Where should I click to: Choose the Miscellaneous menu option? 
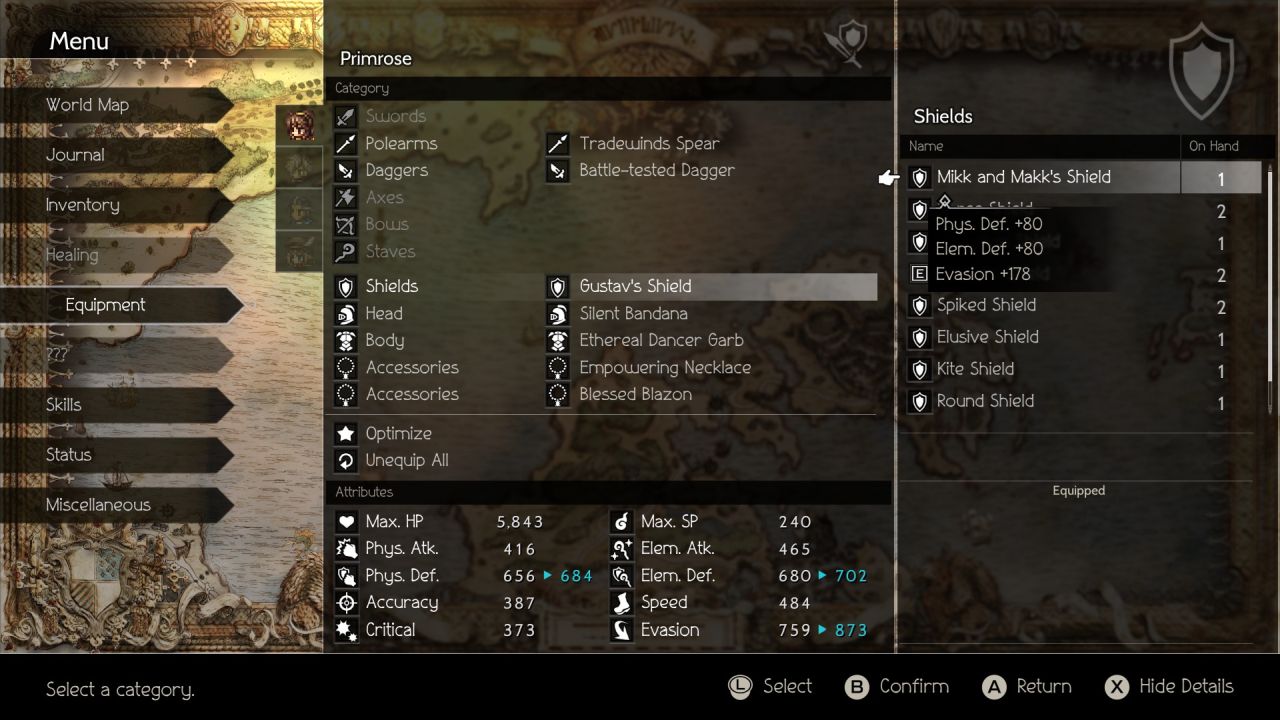pos(98,505)
